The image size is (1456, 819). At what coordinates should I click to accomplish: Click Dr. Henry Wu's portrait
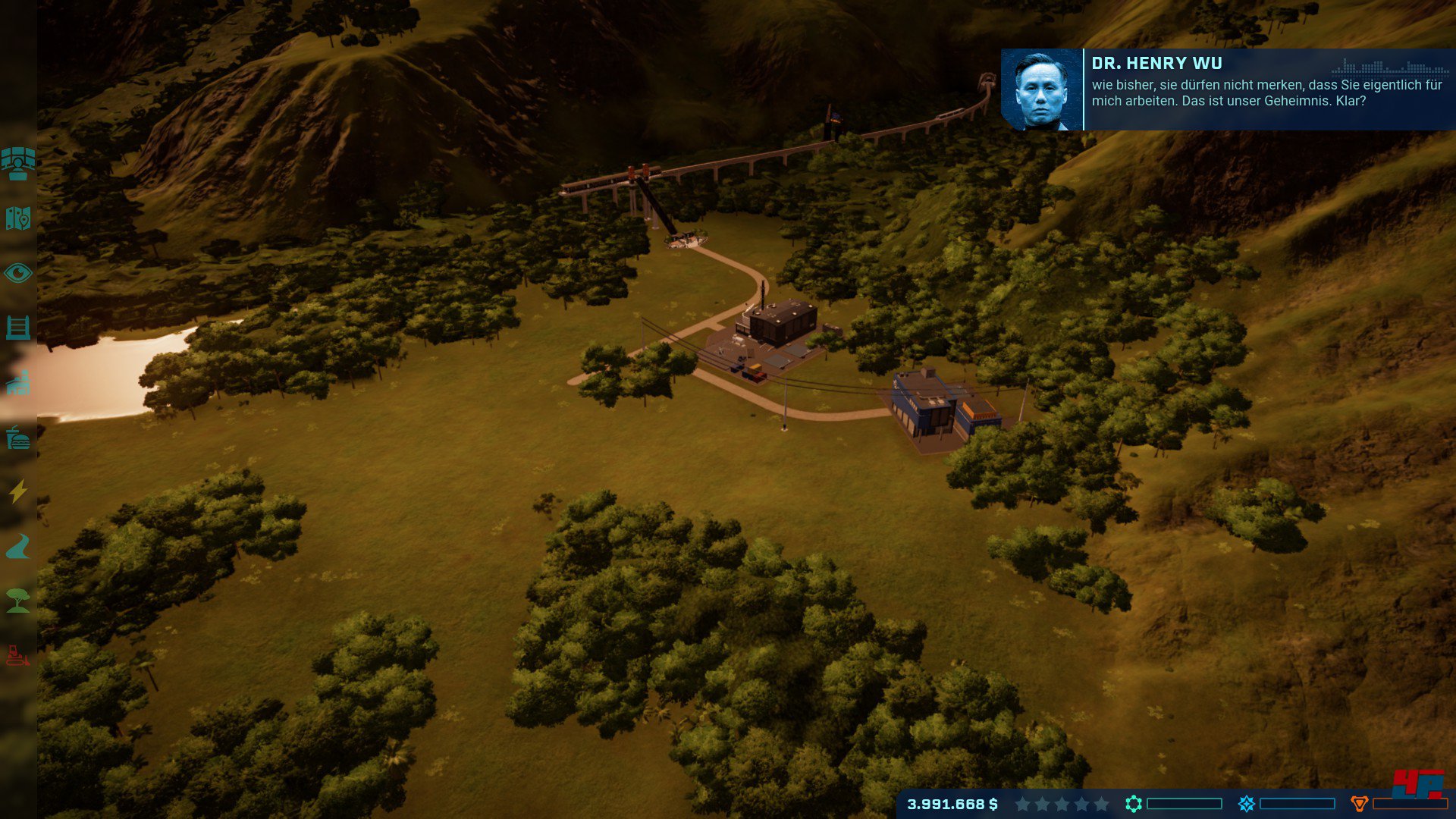1041,90
